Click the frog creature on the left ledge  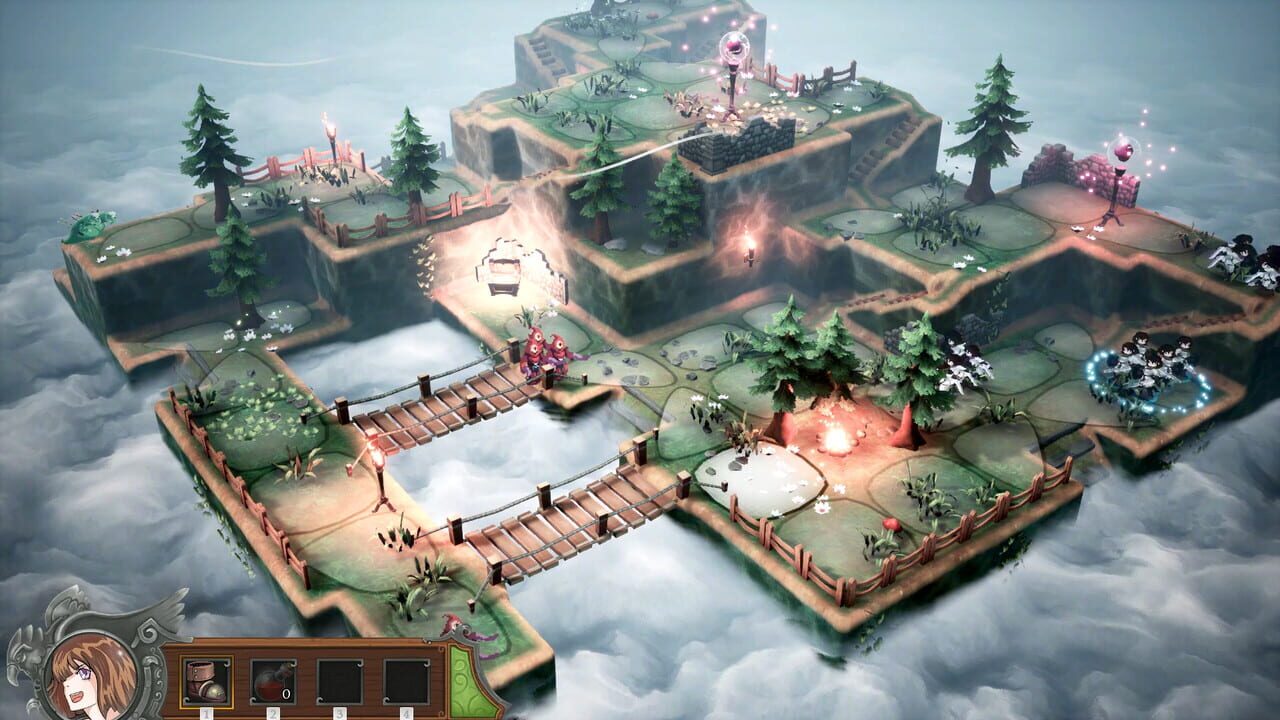[x=88, y=225]
